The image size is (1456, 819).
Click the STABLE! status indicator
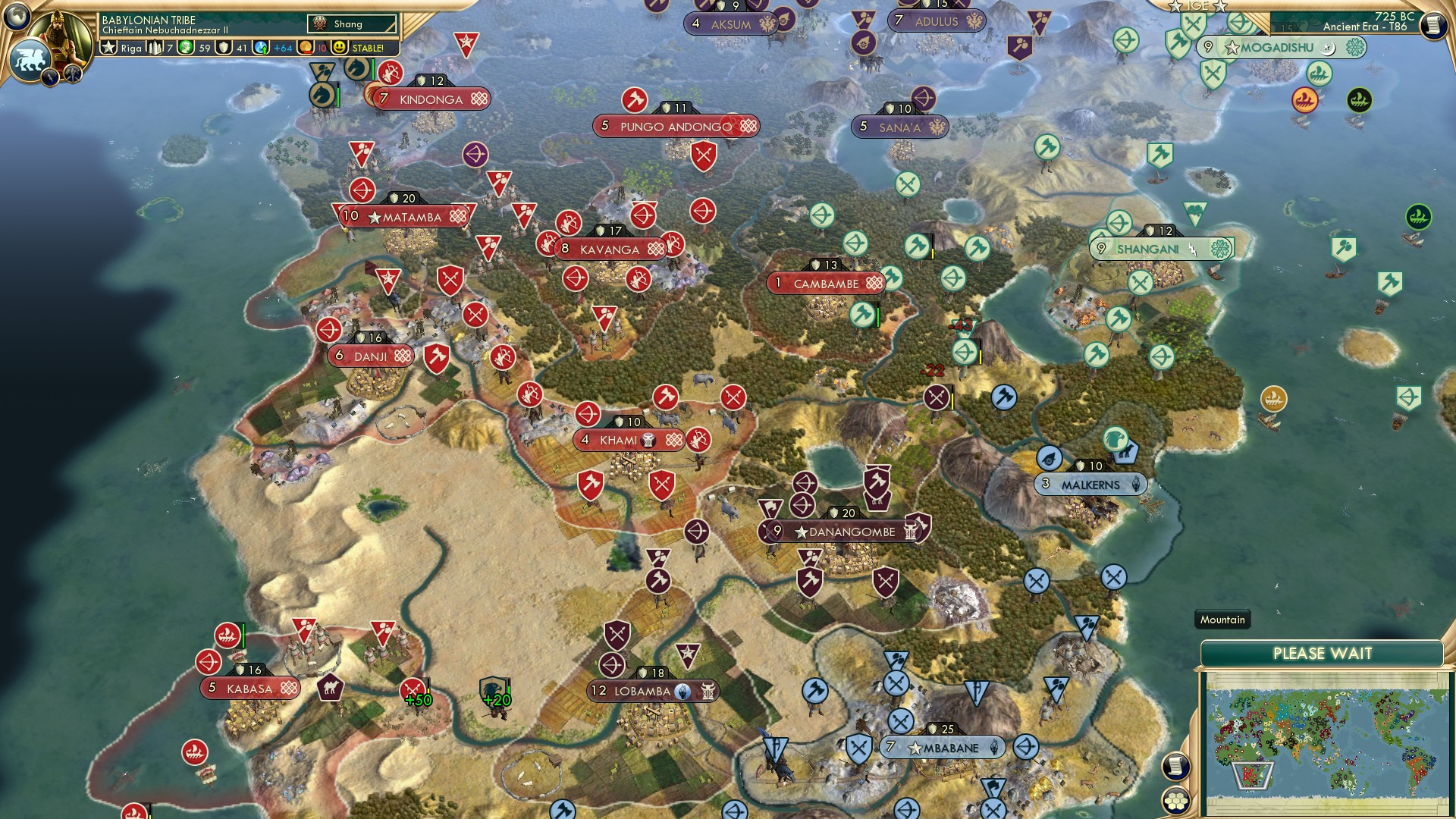369,48
